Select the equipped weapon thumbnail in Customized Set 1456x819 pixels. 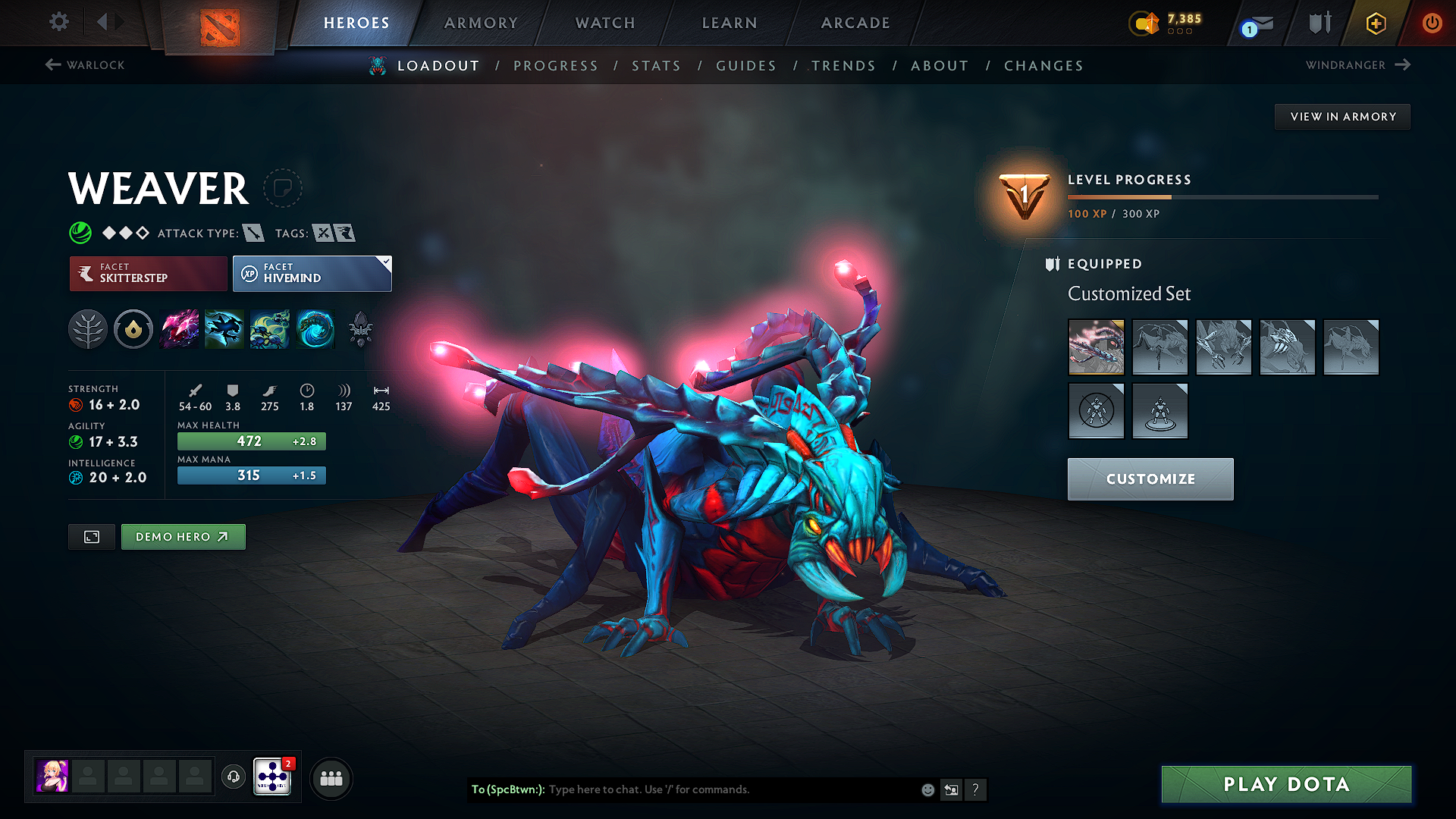click(1096, 347)
